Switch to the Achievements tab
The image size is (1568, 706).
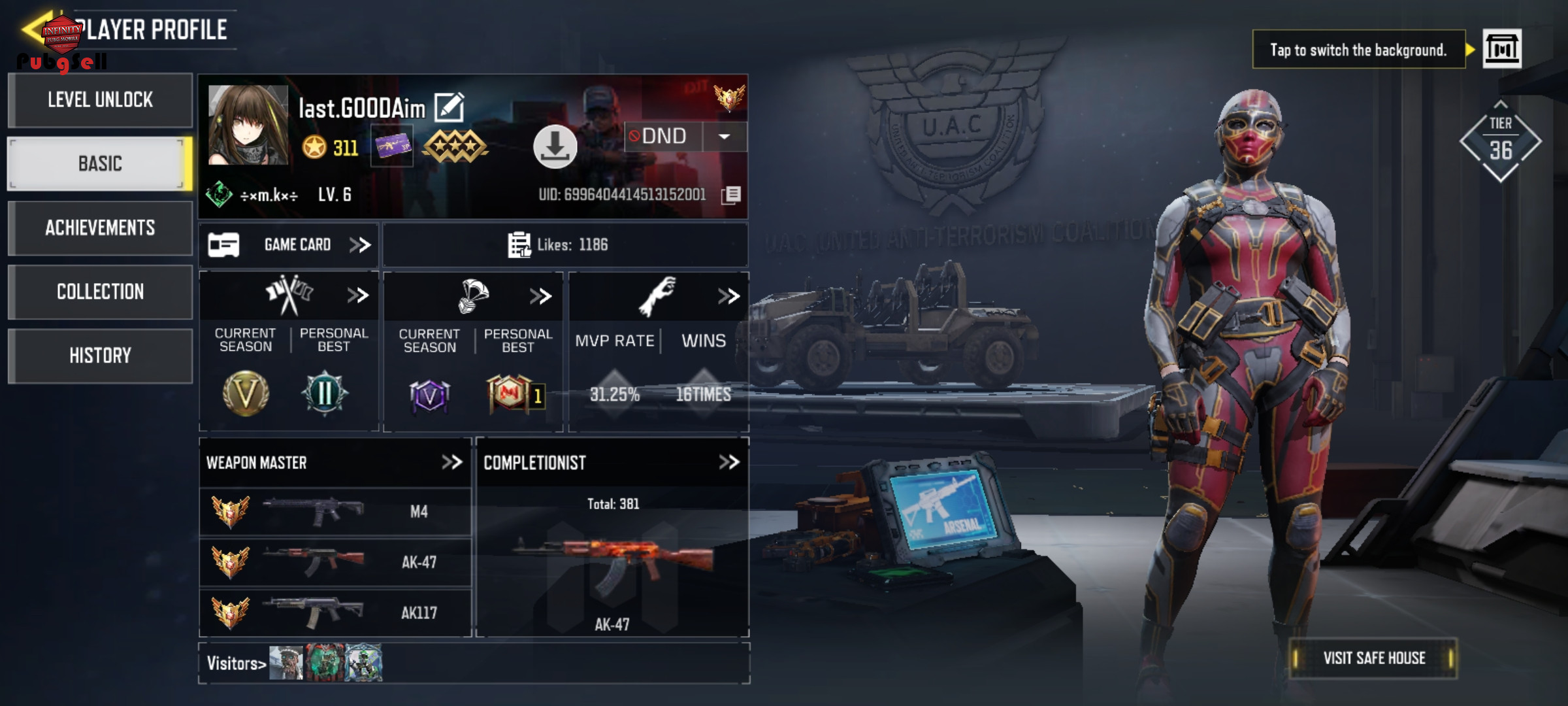pos(100,227)
